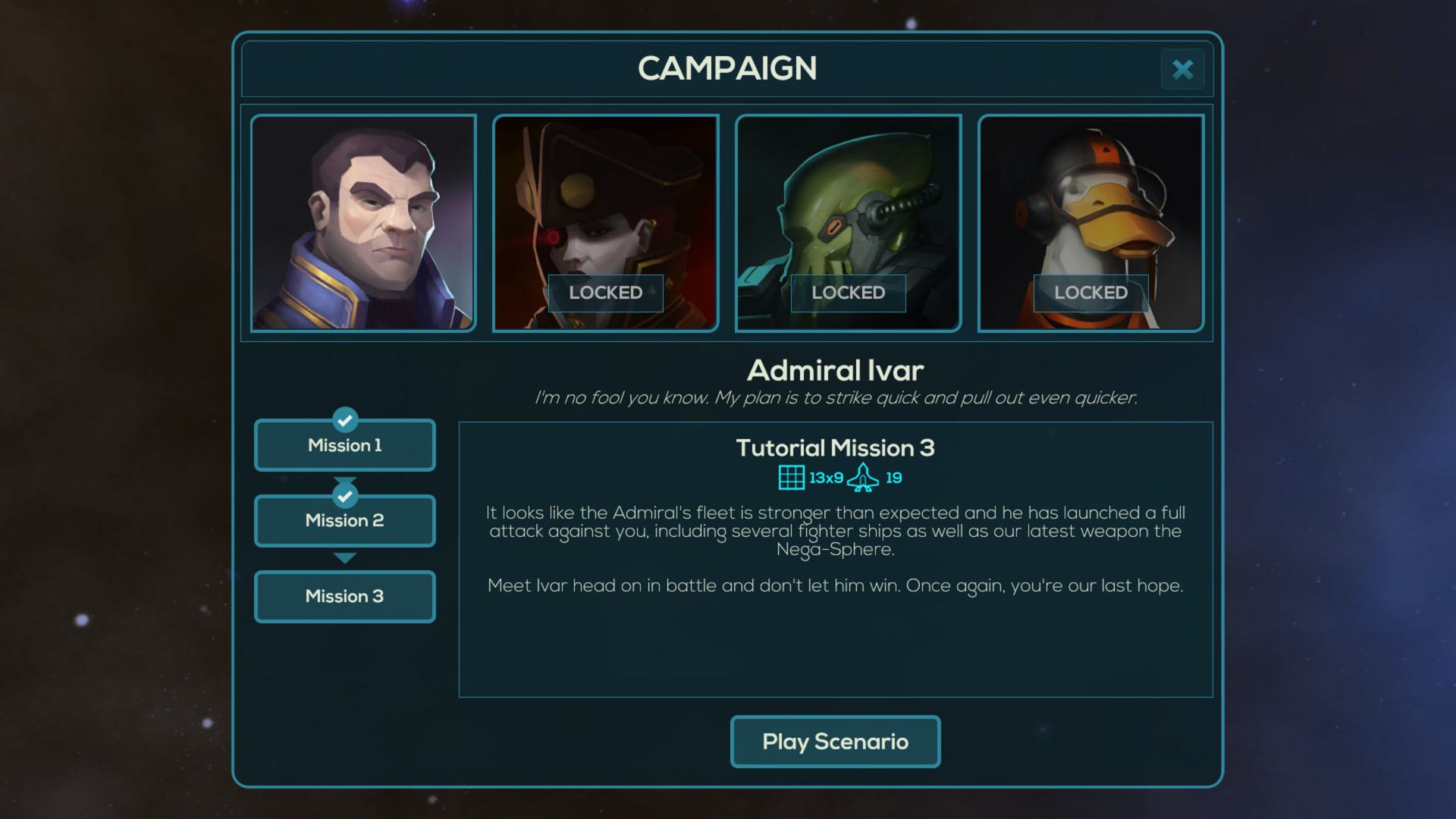Start the mission with Play Scenario
The width and height of the screenshot is (1456, 819).
[x=835, y=742]
